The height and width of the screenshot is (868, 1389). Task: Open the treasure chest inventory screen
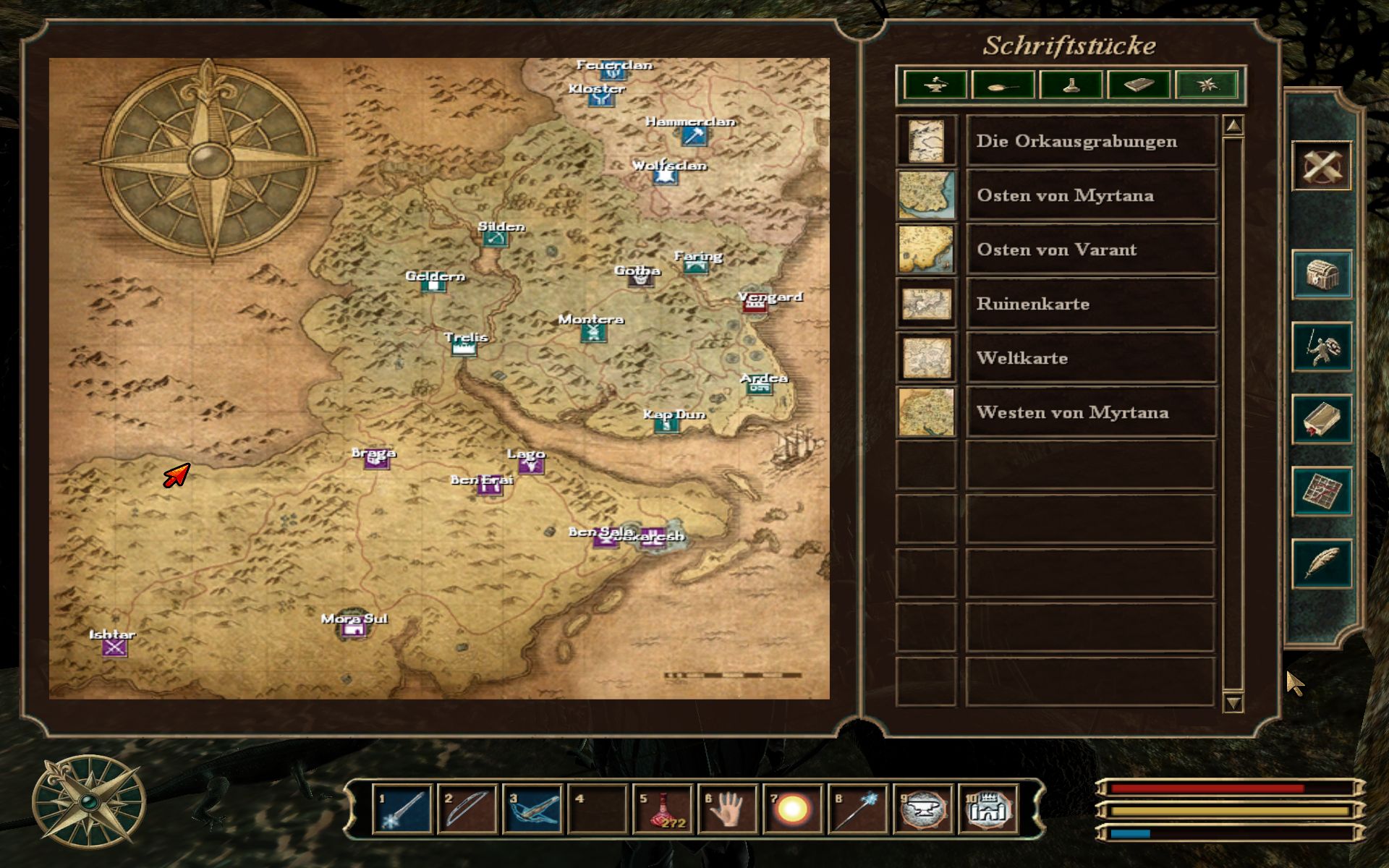click(x=1321, y=275)
